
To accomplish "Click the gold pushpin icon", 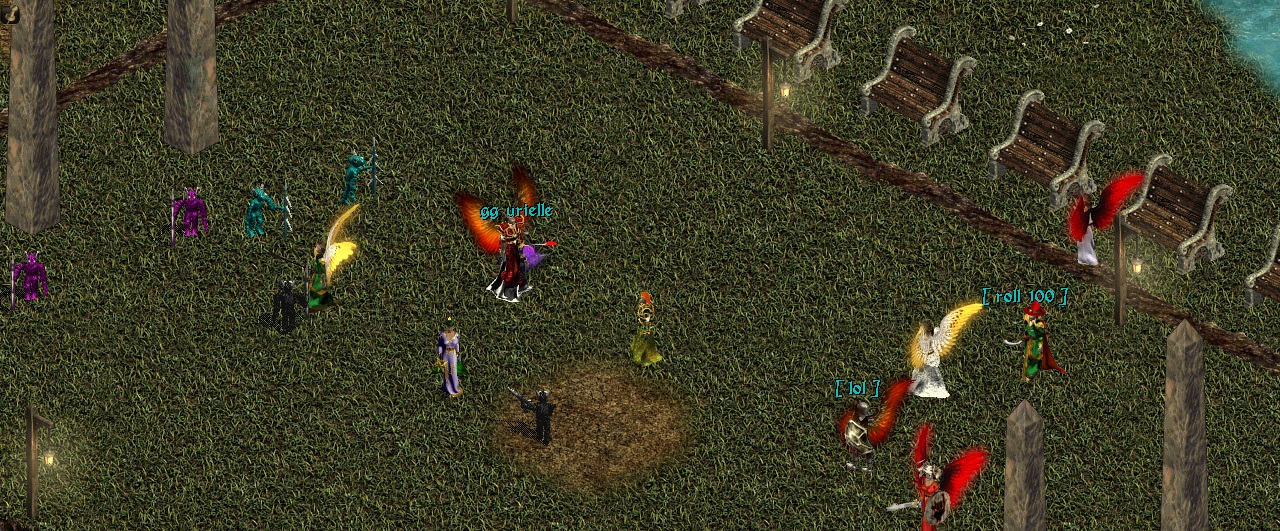I will [9, 12].
